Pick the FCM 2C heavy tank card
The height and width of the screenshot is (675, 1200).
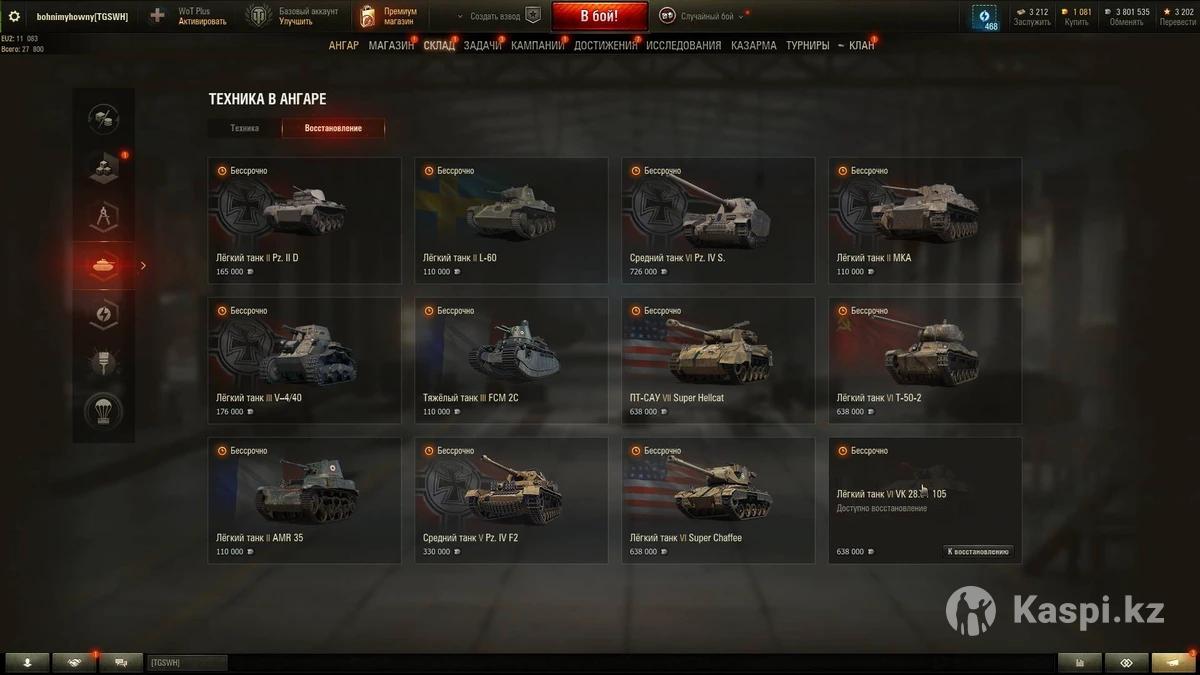click(511, 360)
